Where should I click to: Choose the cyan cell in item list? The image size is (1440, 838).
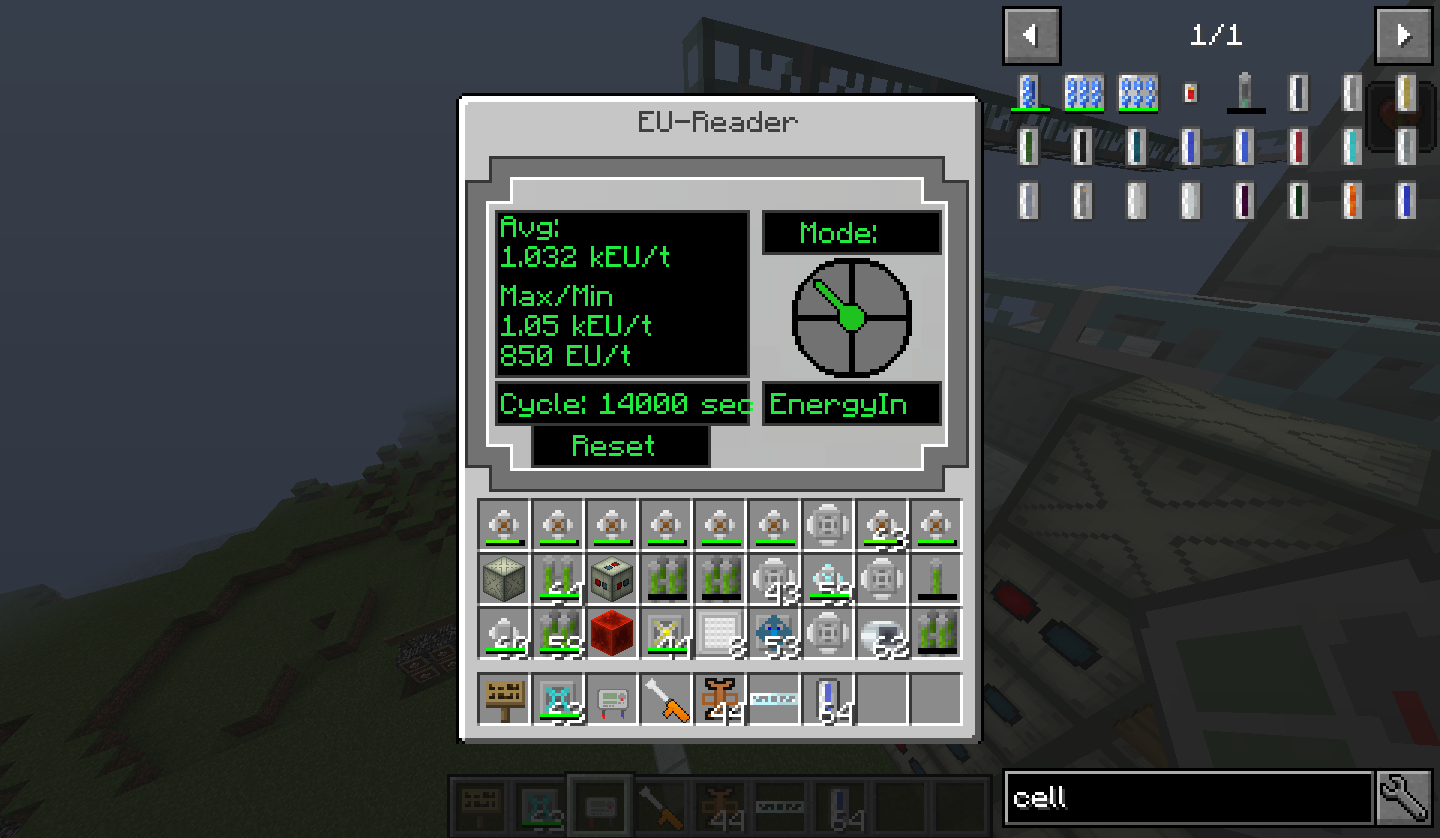1351,147
